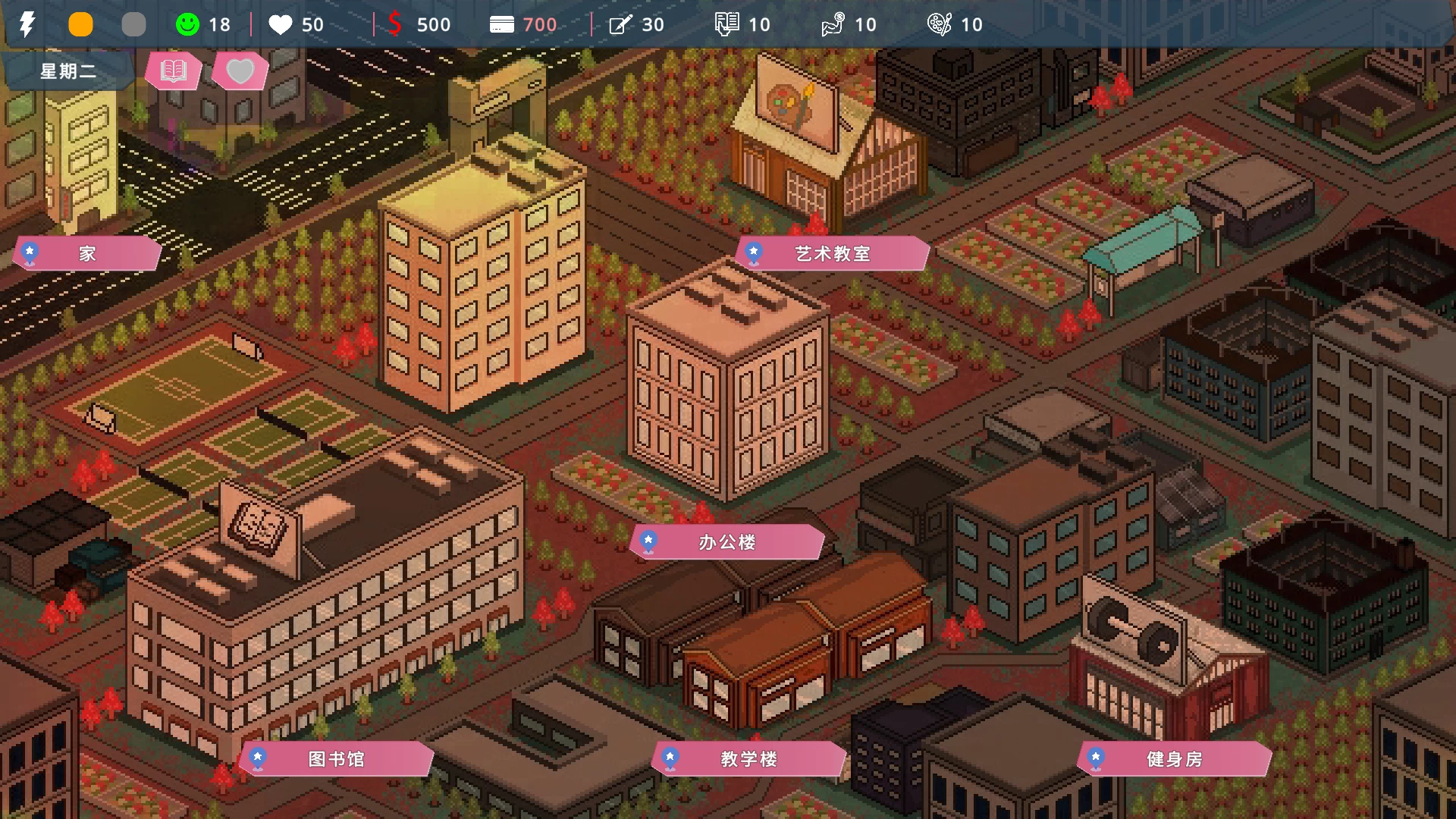The image size is (1456, 819).
Task: Click the credit card icon showing 700
Action: pyautogui.click(x=500, y=24)
